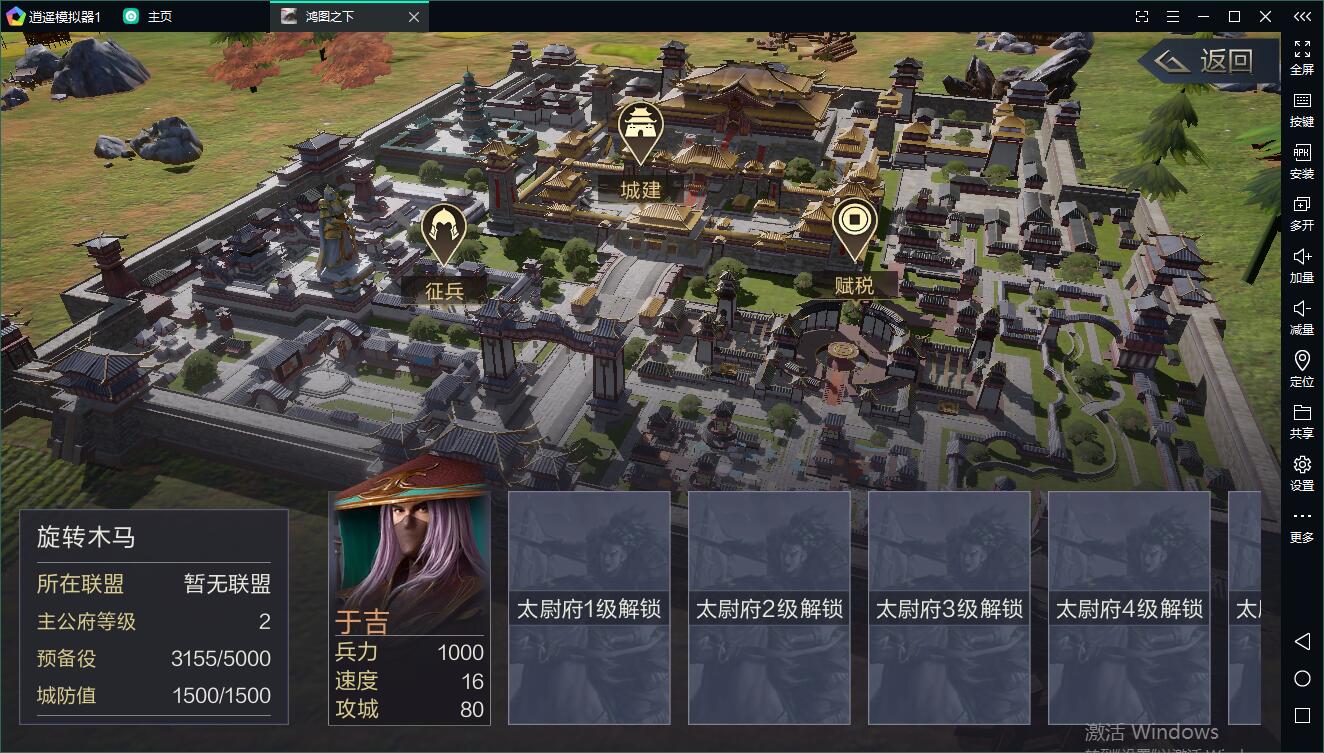Close the 鸿图之下 game tab

pos(415,17)
